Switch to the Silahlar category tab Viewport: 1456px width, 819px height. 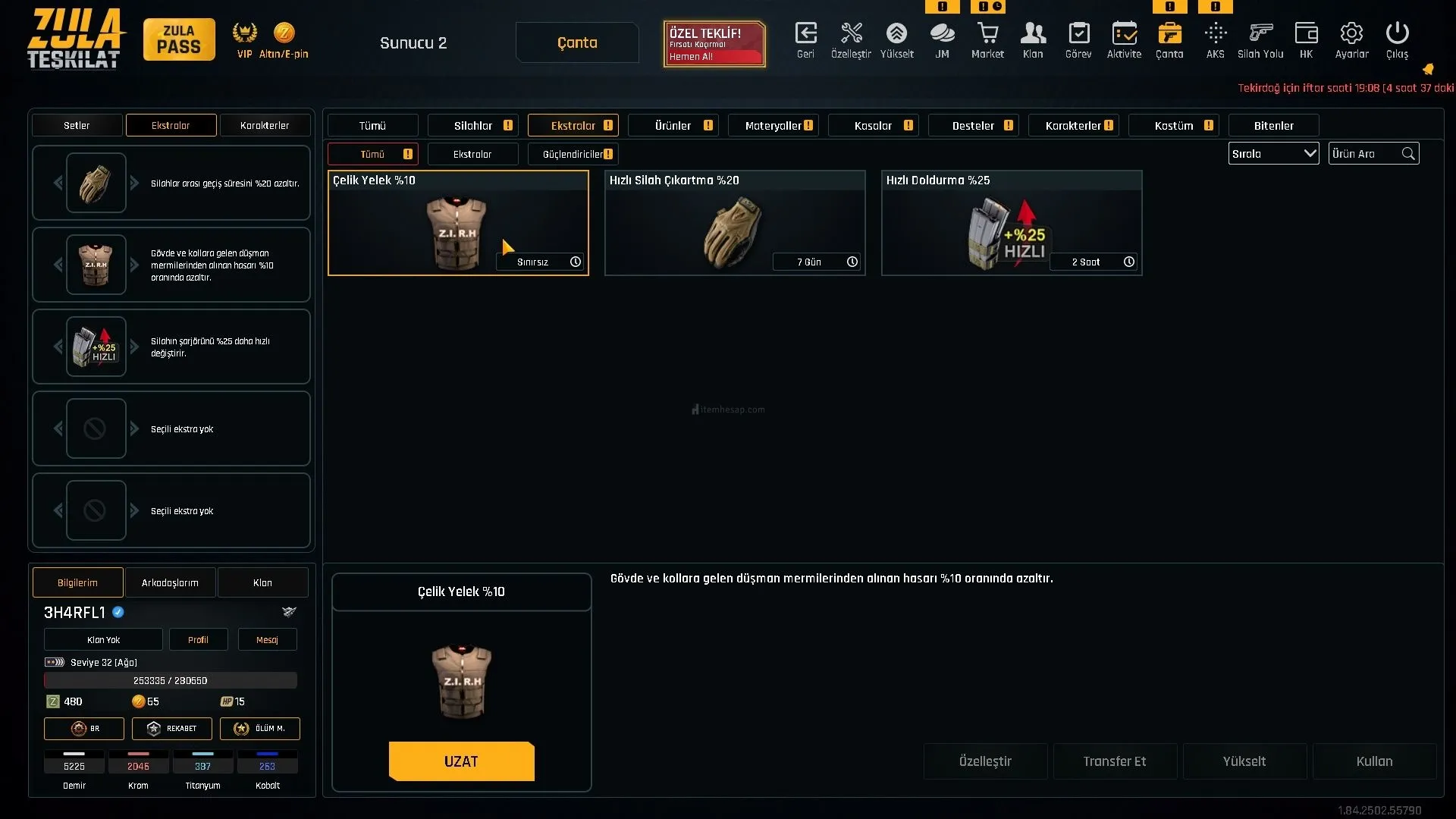pyautogui.click(x=473, y=126)
